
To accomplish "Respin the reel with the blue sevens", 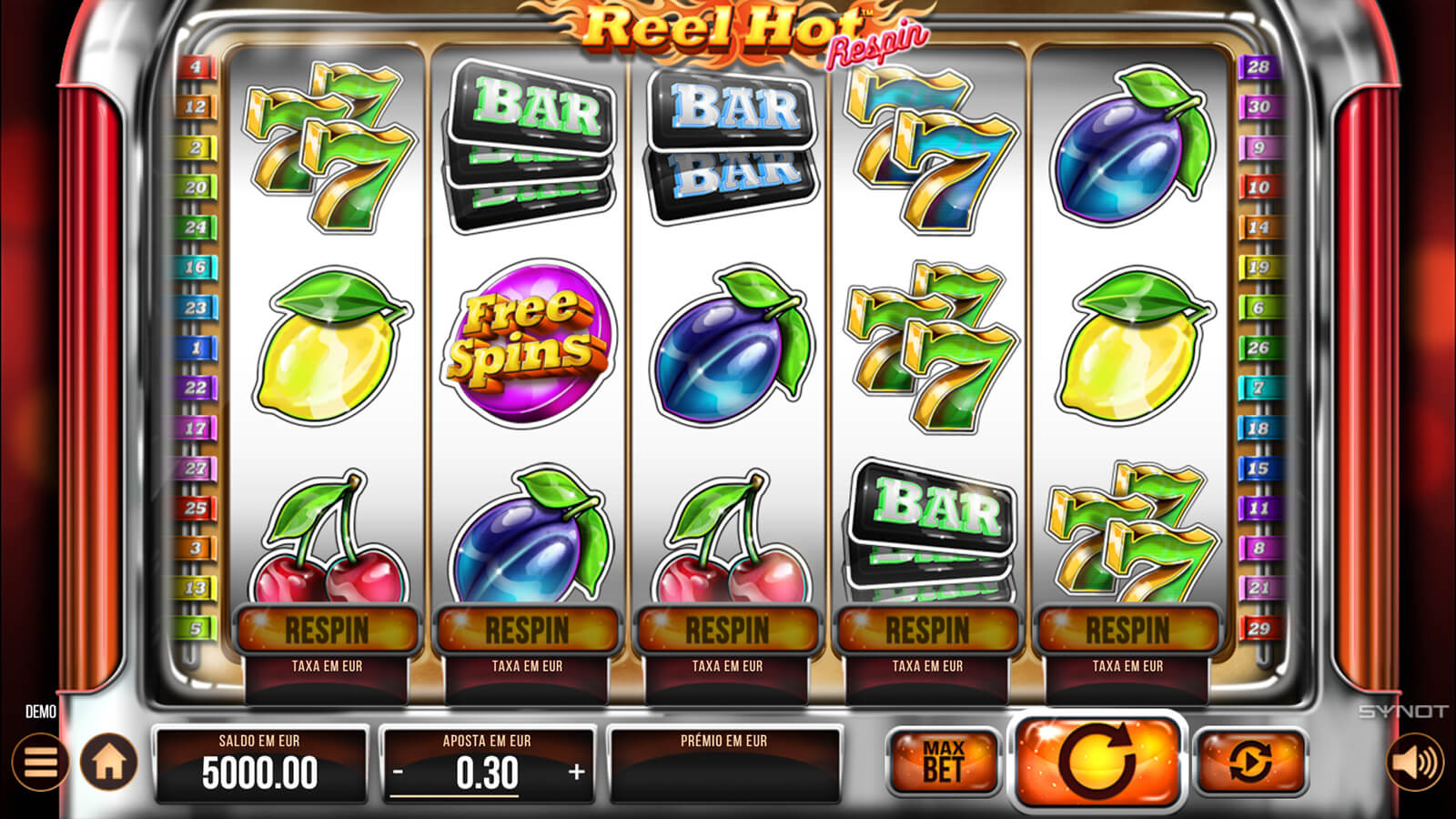I will click(x=927, y=630).
